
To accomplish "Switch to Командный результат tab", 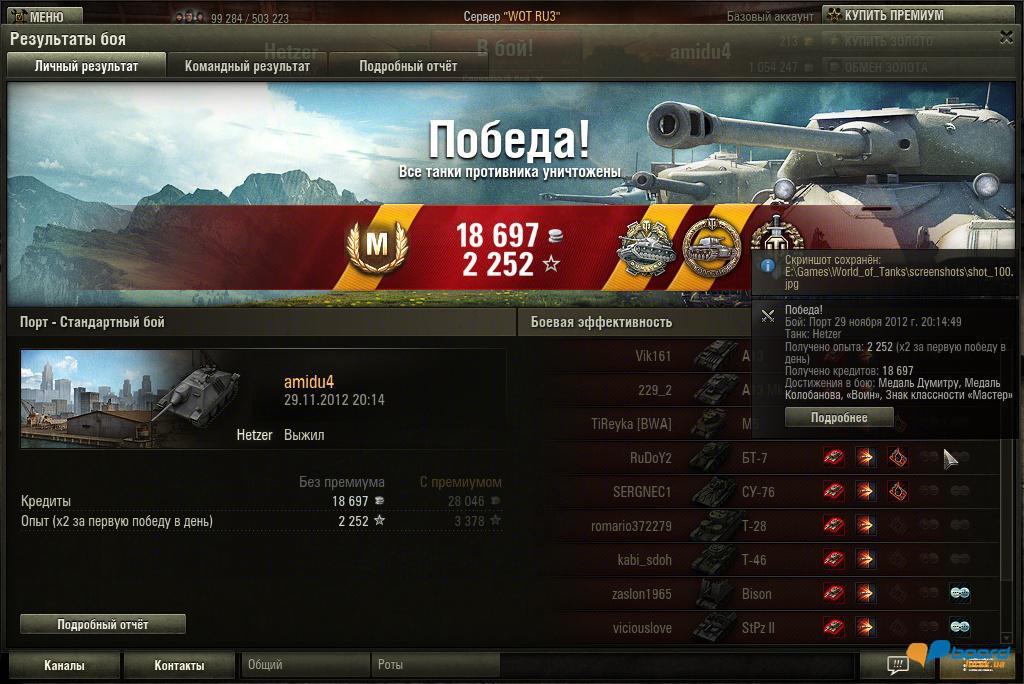I will (x=247, y=66).
